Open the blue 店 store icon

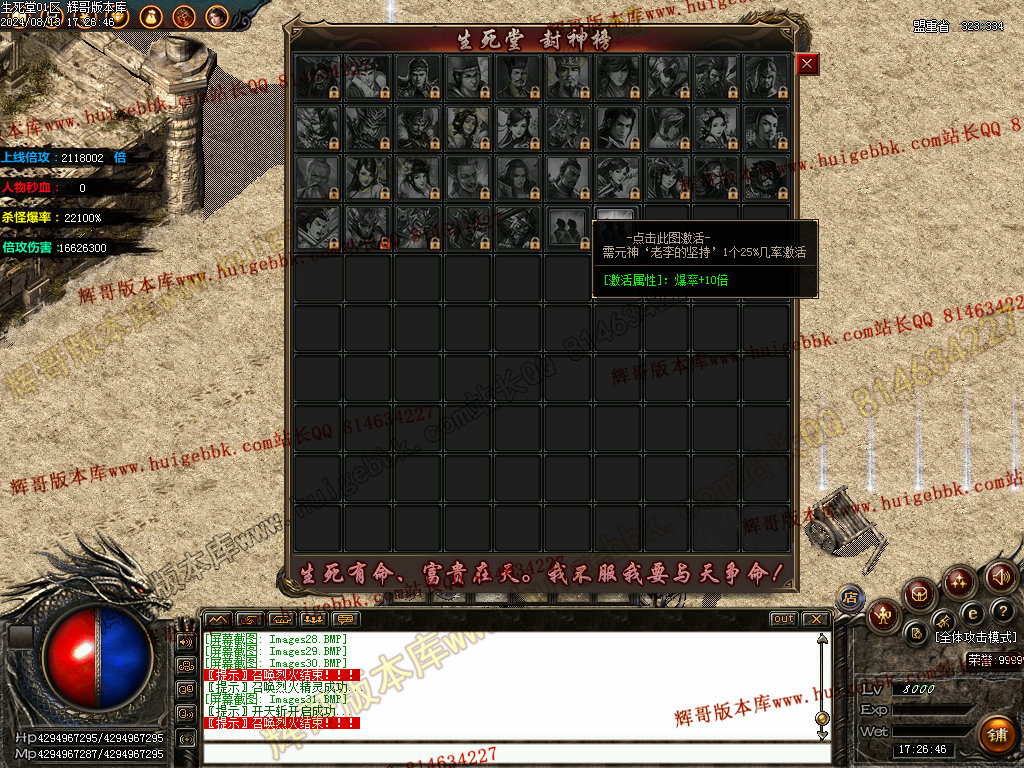click(x=851, y=597)
